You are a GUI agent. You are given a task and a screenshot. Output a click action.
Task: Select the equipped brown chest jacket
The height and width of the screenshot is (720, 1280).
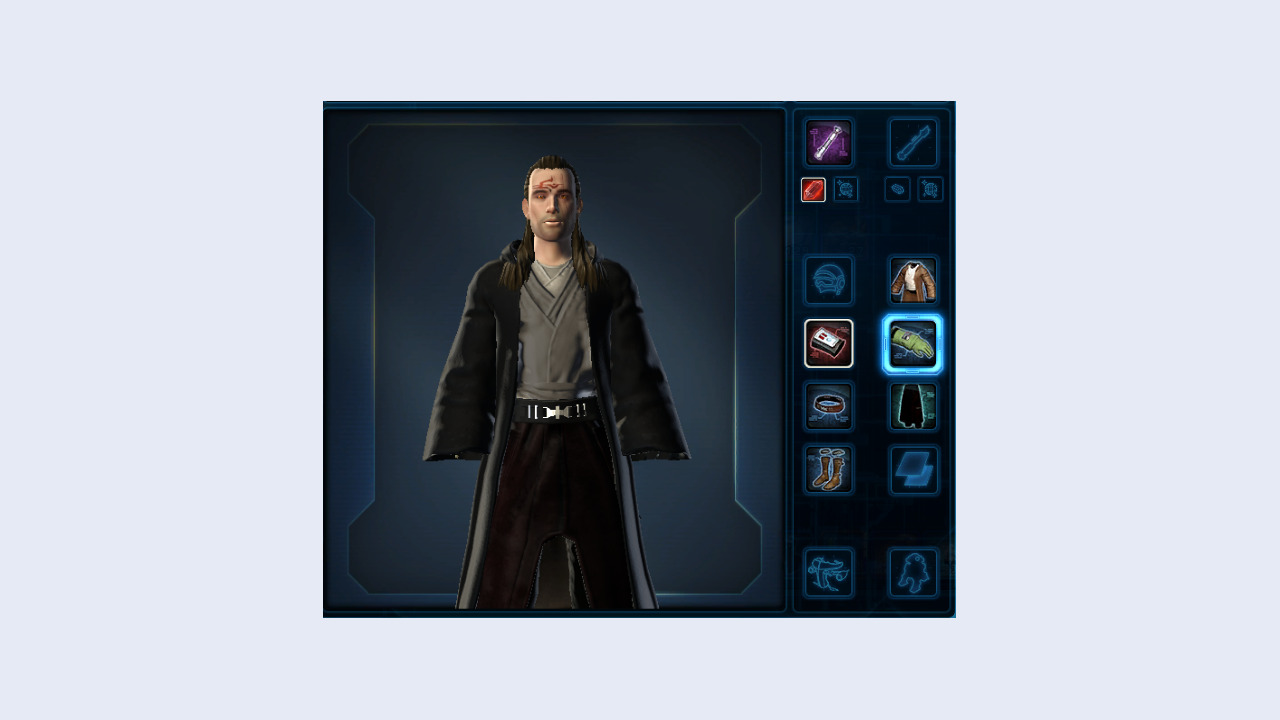911,281
